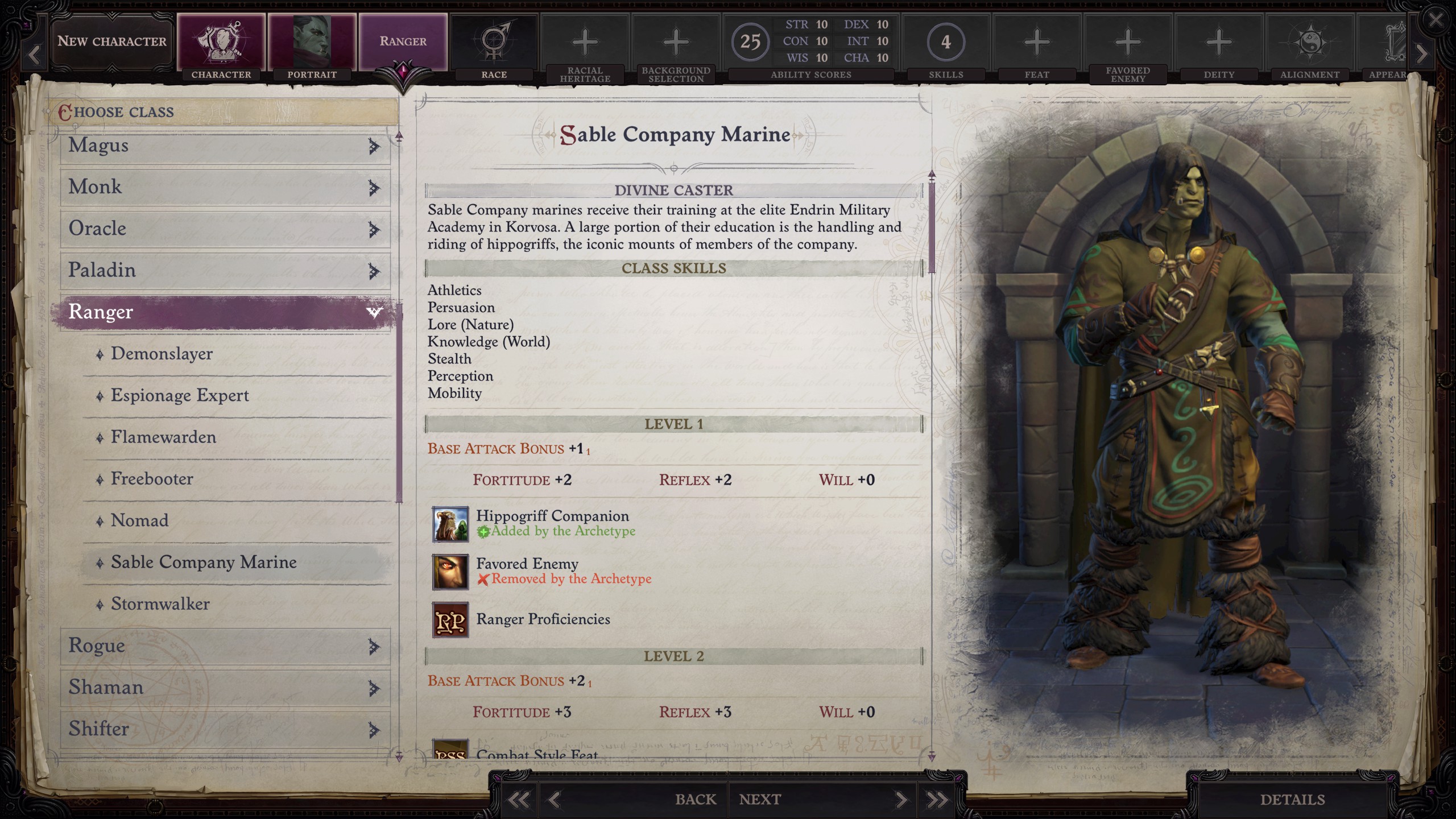This screenshot has width=1456, height=819.
Task: Click the Next button
Action: coord(760,799)
